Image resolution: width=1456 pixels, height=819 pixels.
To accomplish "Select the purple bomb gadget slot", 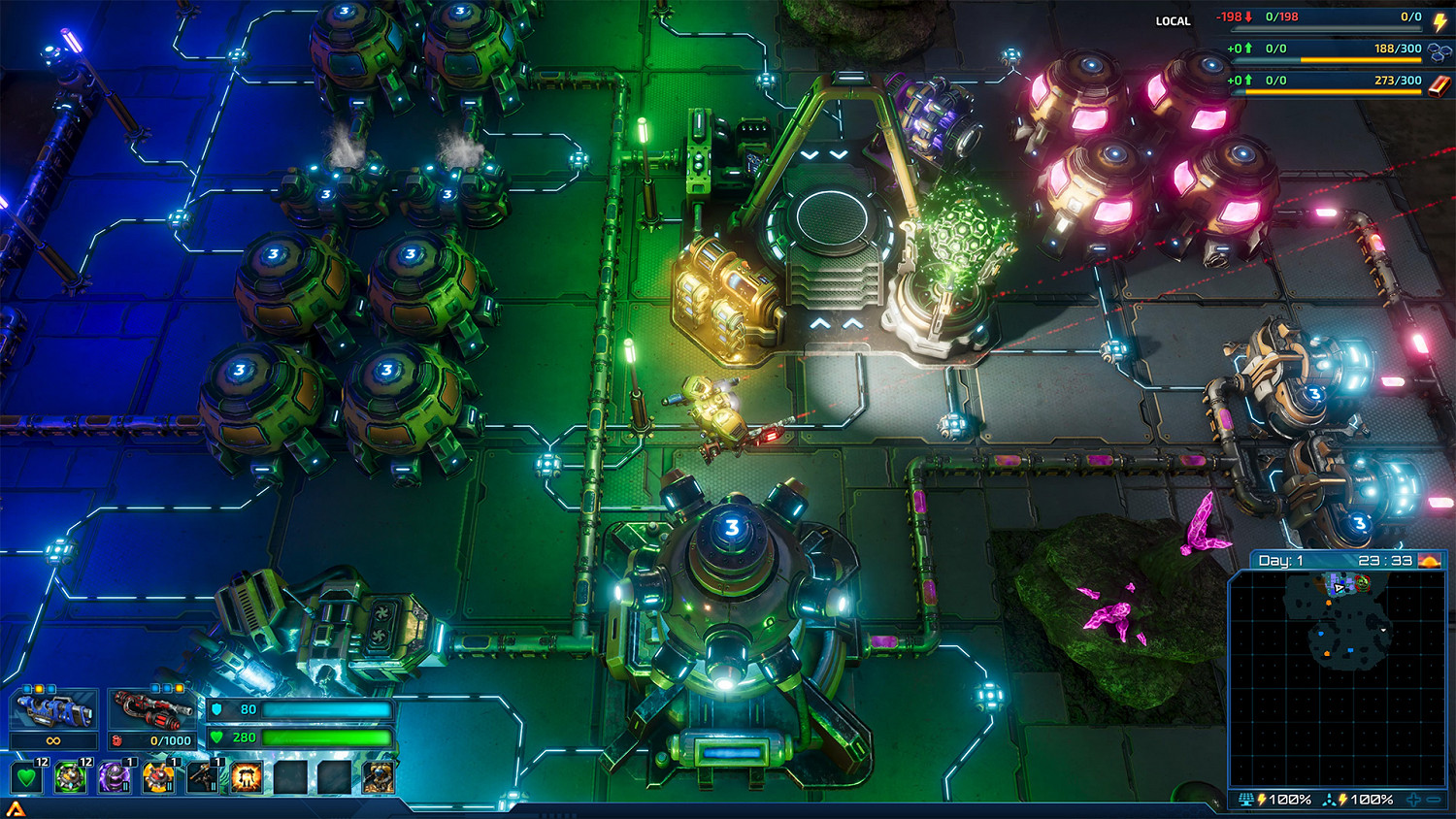I will pyautogui.click(x=115, y=777).
